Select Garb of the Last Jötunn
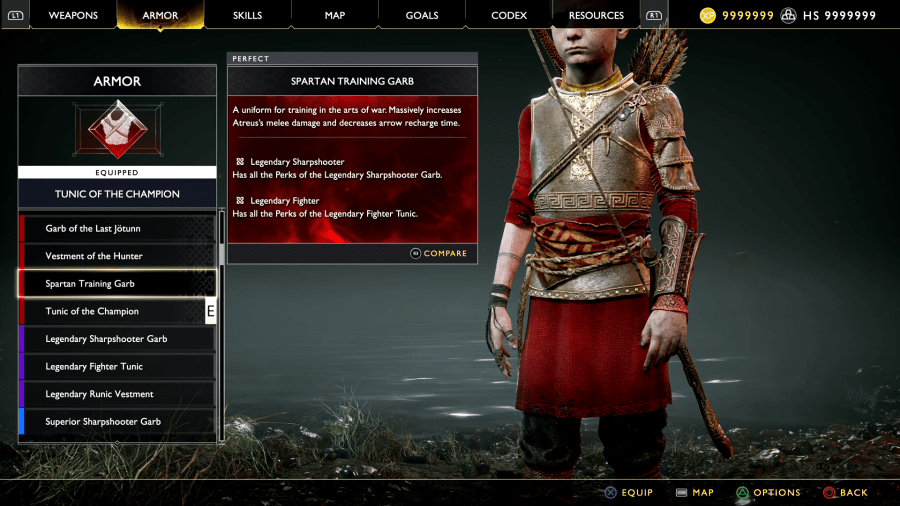Screen dimensions: 900x506 (x=117, y=229)
